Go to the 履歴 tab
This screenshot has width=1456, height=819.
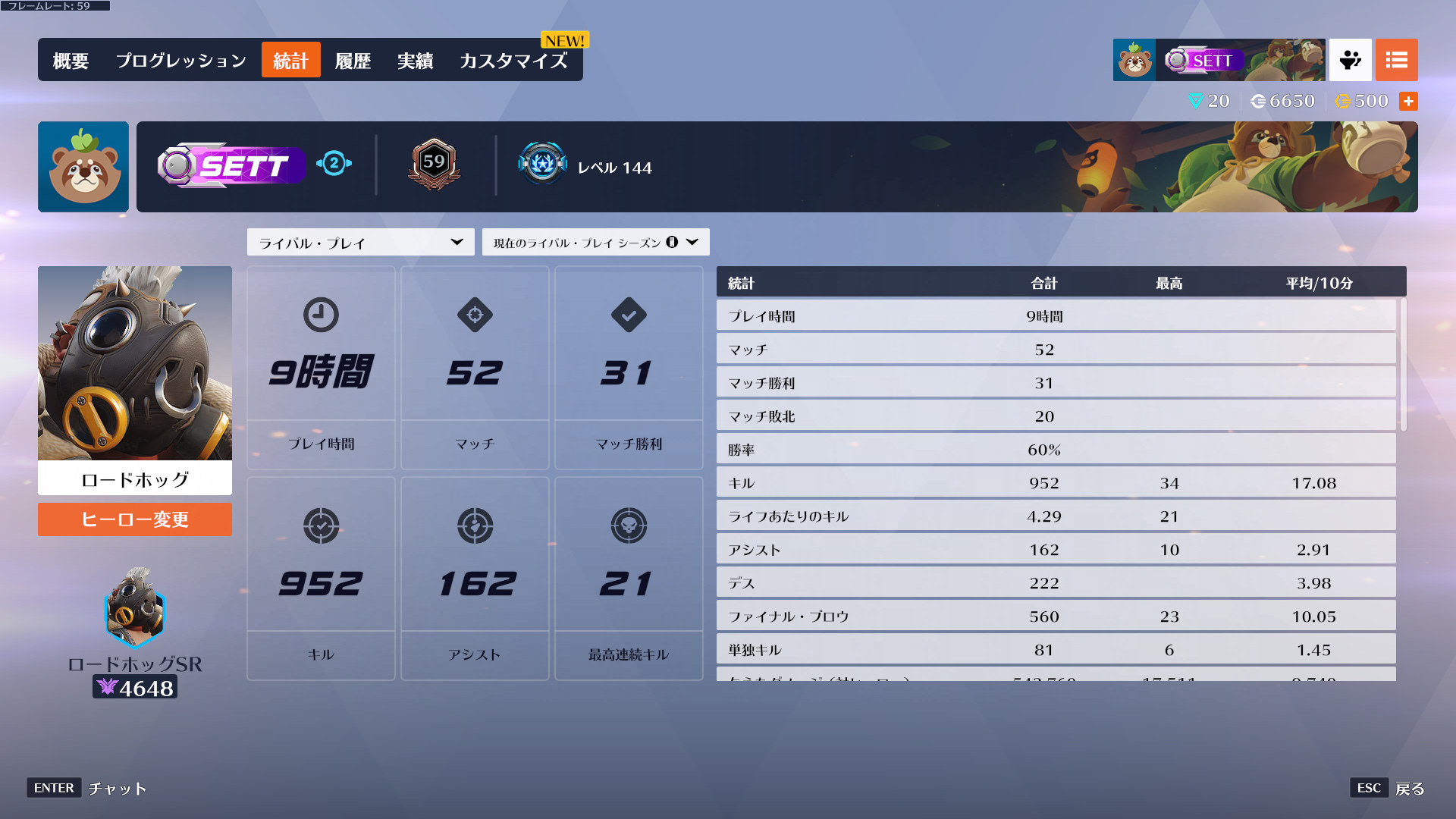(353, 61)
